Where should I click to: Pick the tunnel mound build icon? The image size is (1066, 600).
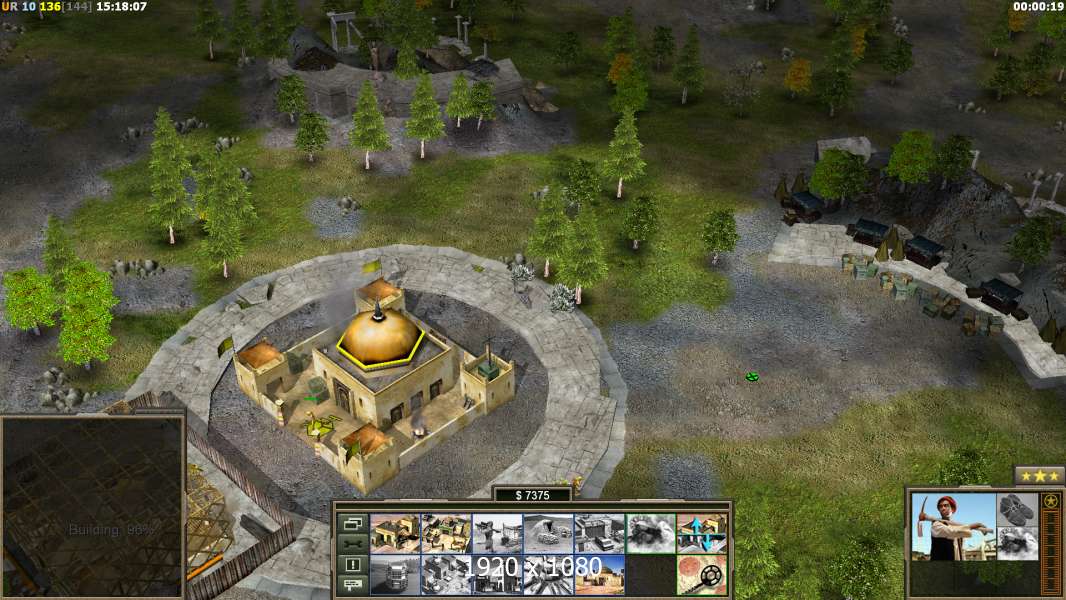pos(548,534)
